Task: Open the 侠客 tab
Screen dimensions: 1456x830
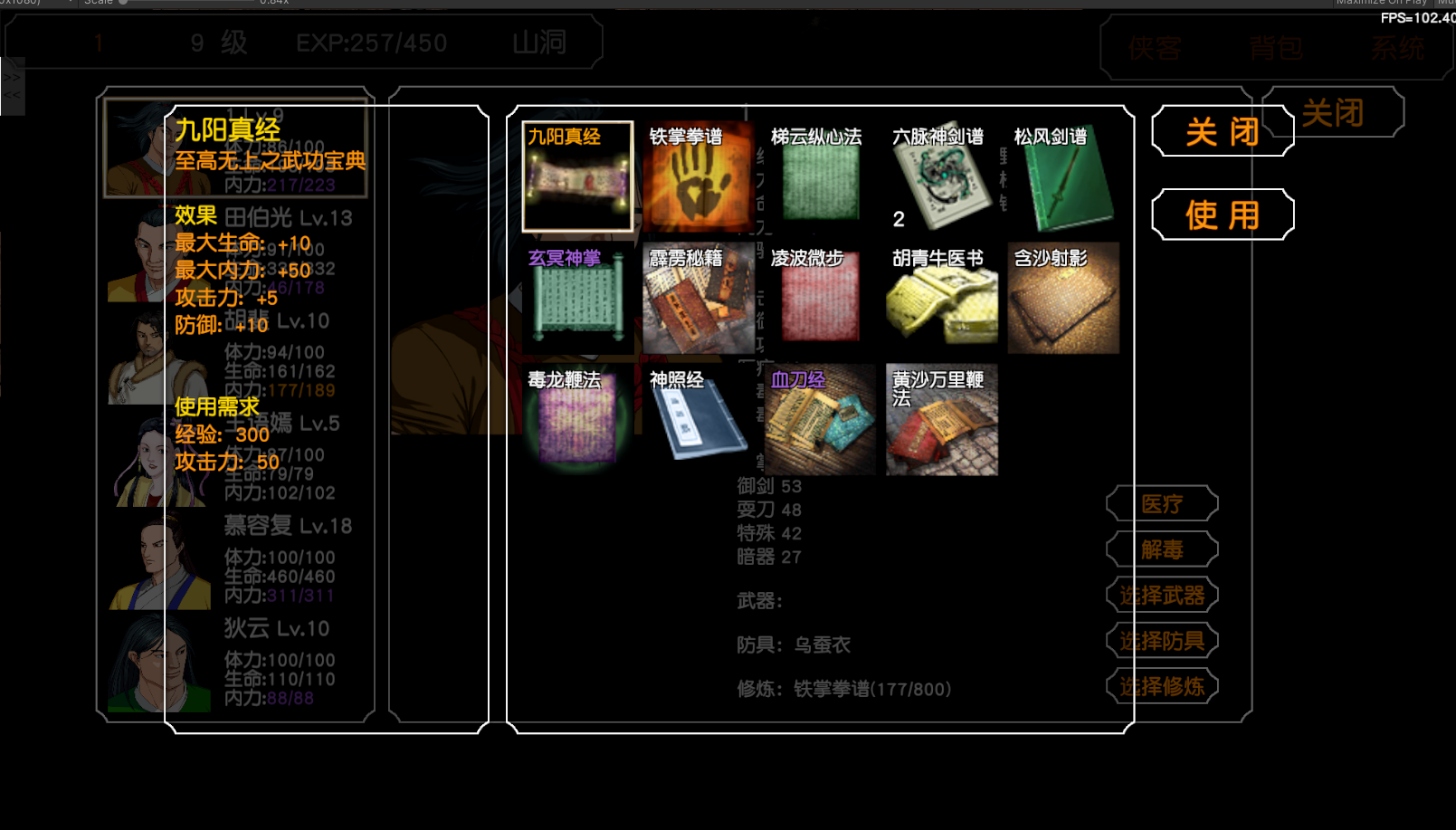Action: (1156, 50)
